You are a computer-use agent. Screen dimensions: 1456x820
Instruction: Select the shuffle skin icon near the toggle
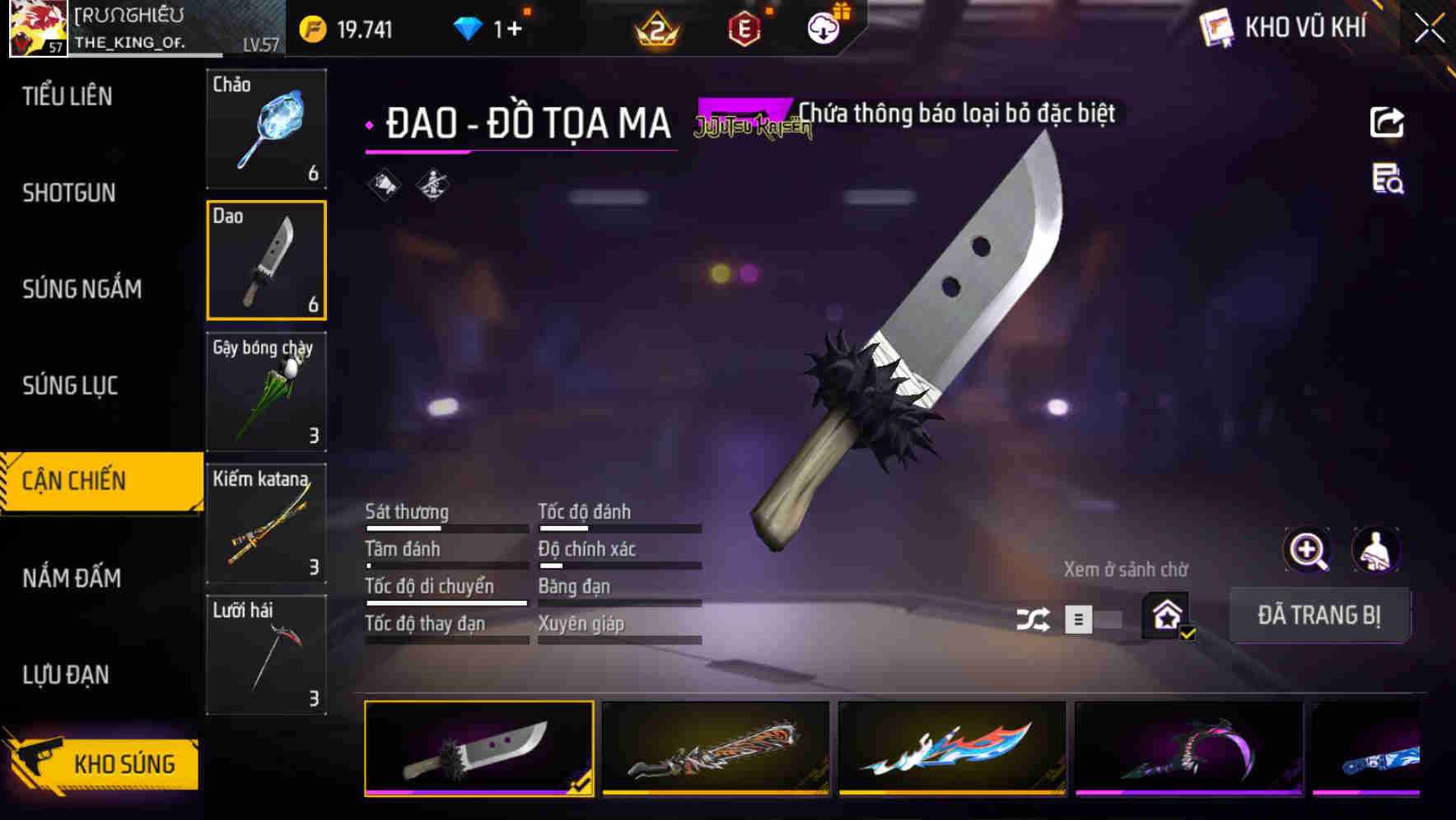pyautogui.click(x=1034, y=617)
